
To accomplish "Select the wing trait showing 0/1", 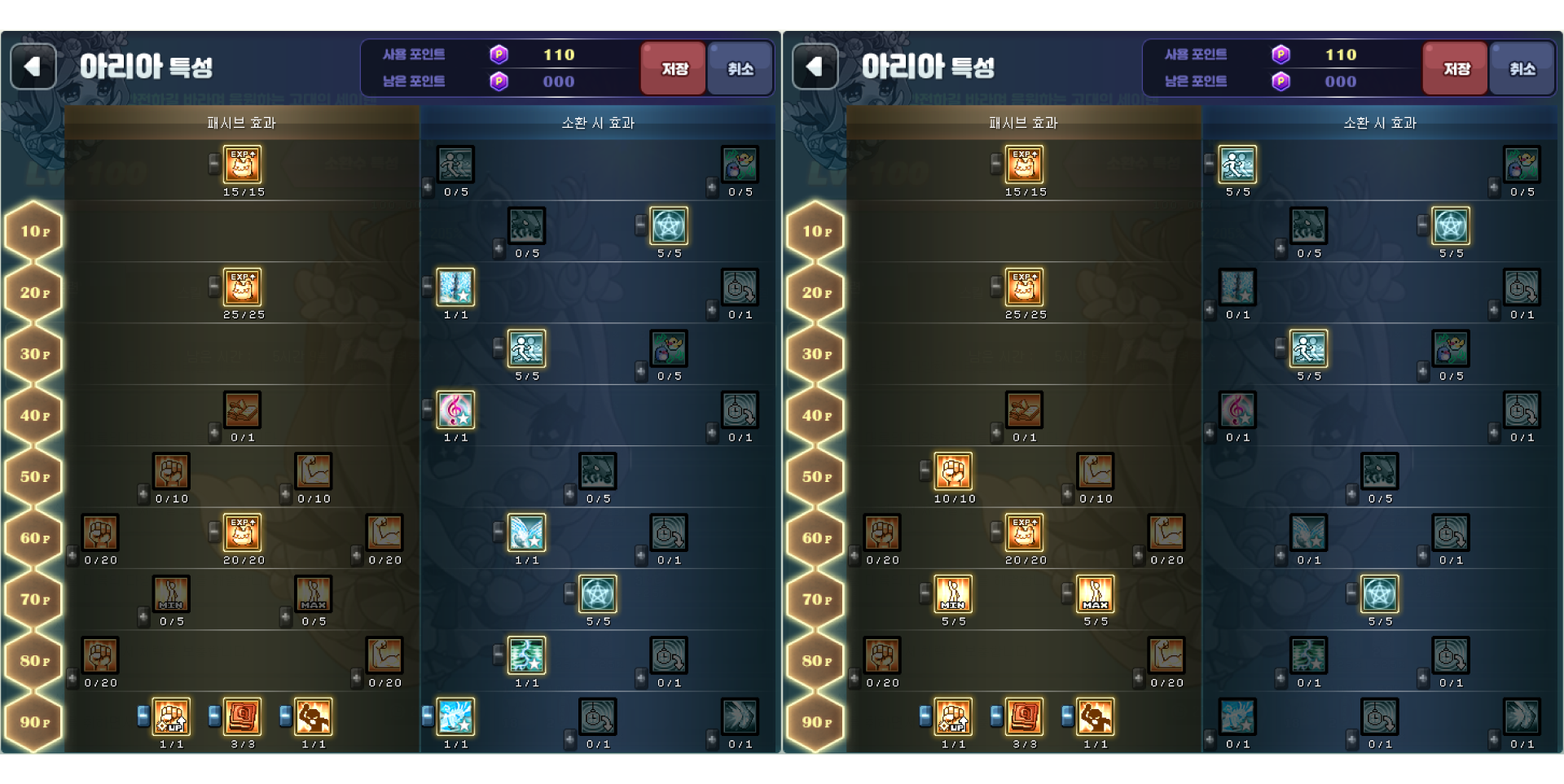I will tap(1308, 533).
